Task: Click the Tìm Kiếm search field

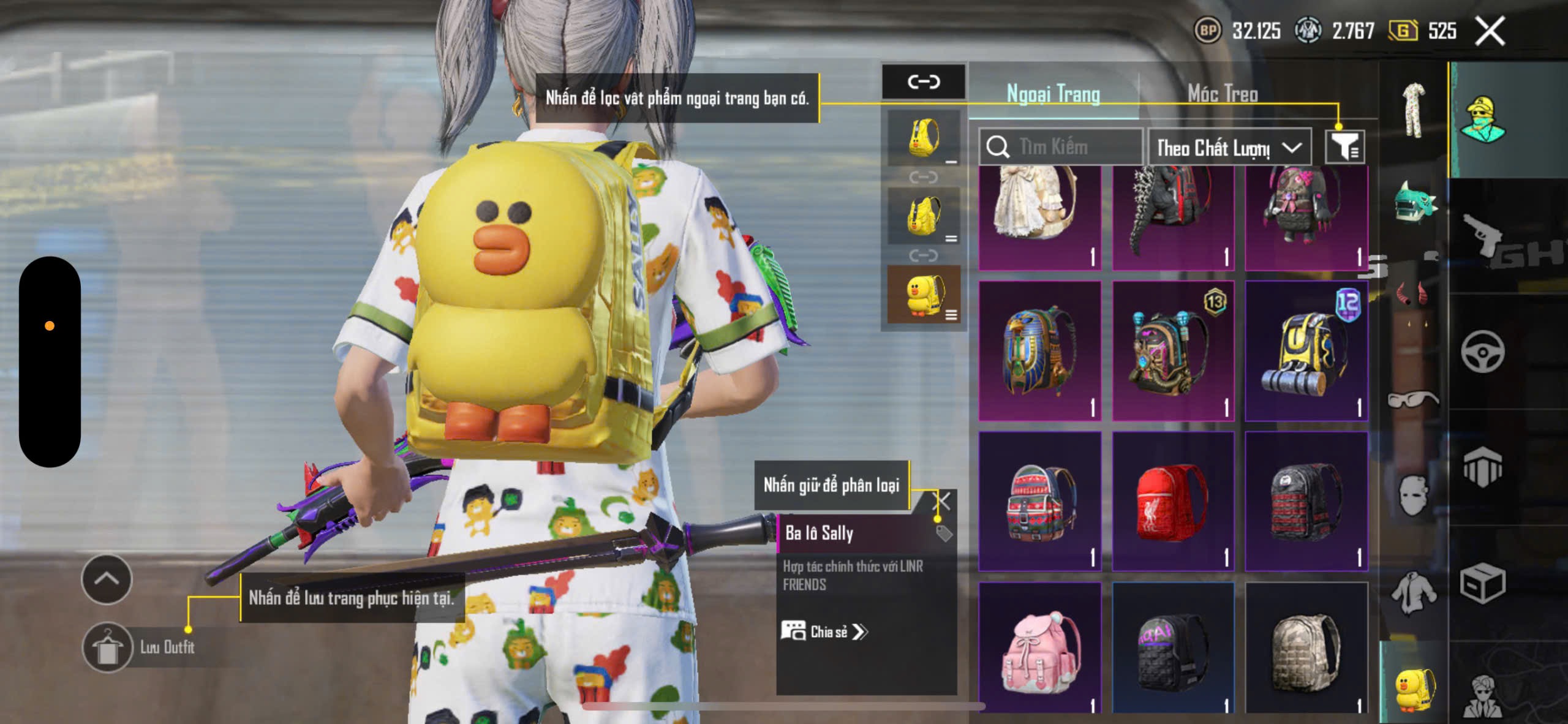Action: [x=1061, y=147]
